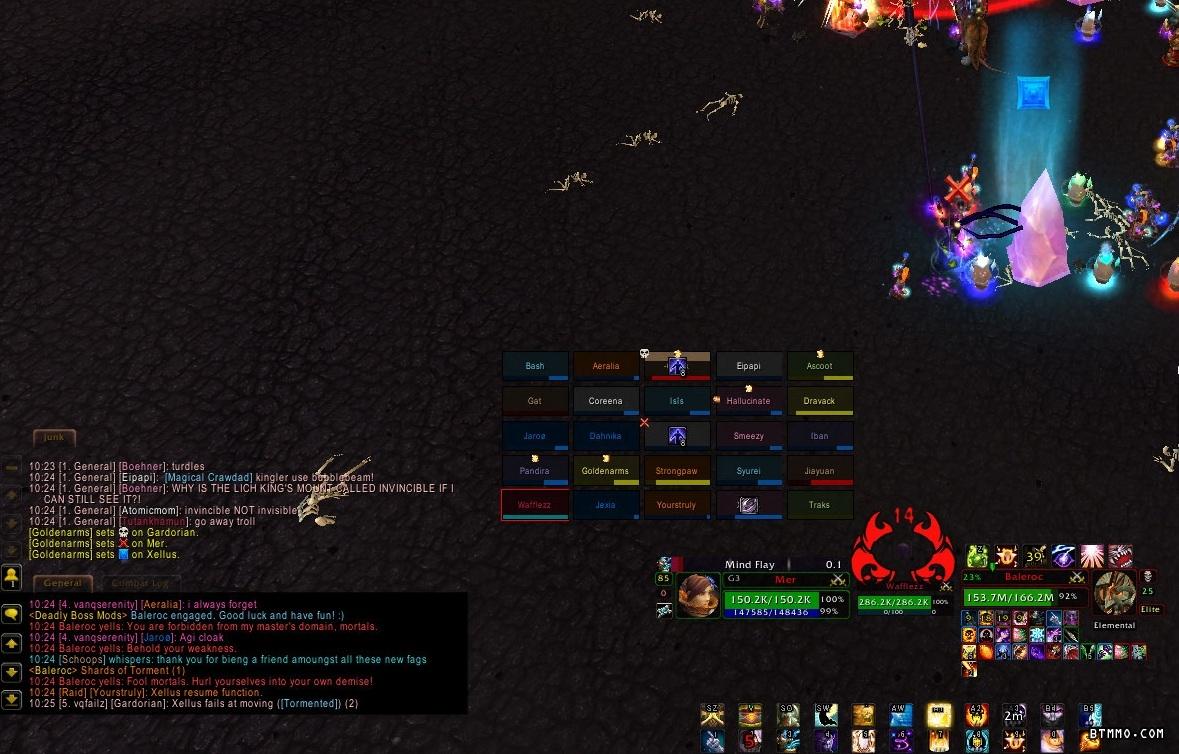Use the ability showing 2m cooldown
This screenshot has width=1179, height=754.
pos(1014,716)
